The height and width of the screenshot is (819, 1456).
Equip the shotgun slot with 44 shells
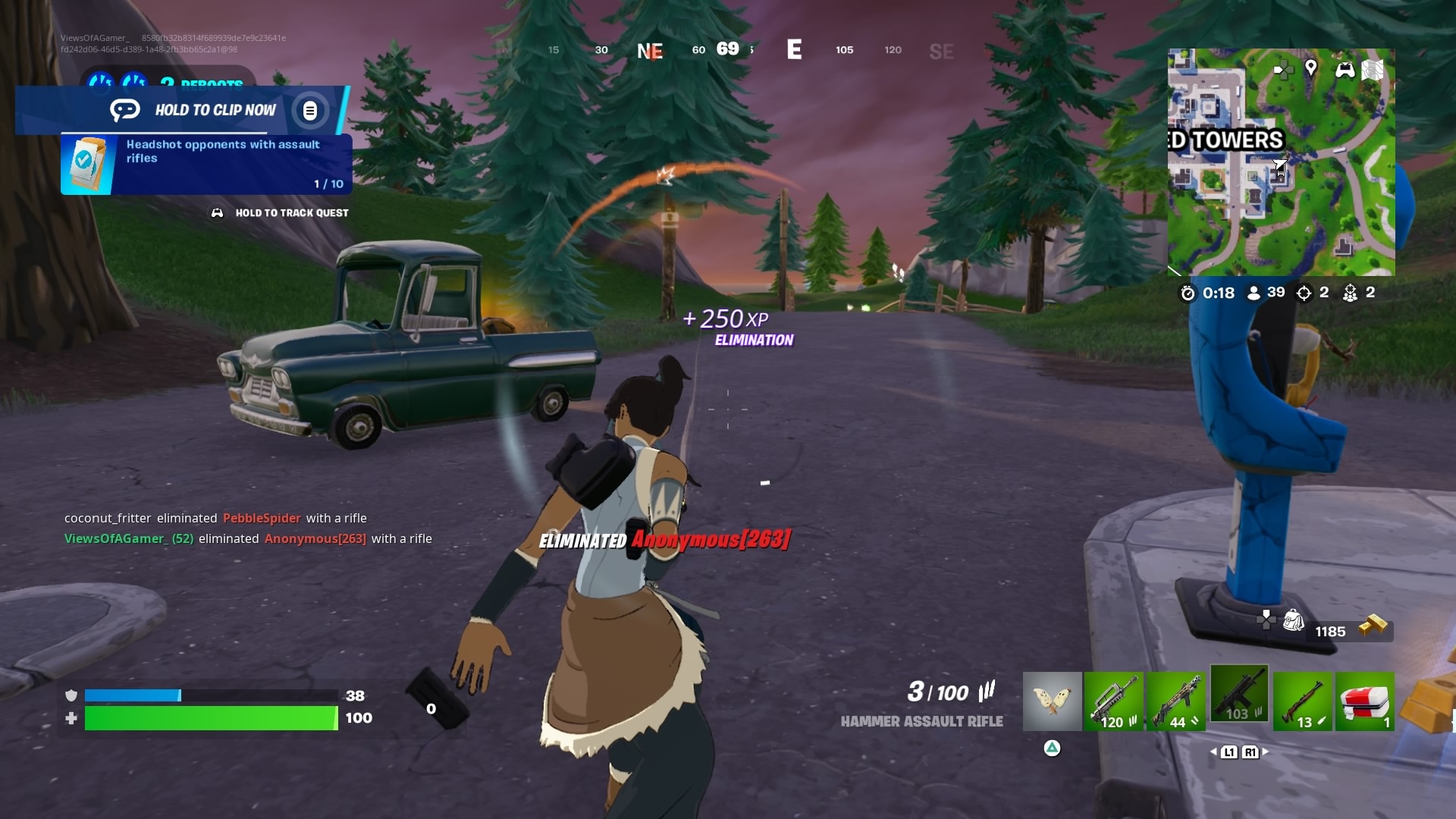coord(1175,701)
